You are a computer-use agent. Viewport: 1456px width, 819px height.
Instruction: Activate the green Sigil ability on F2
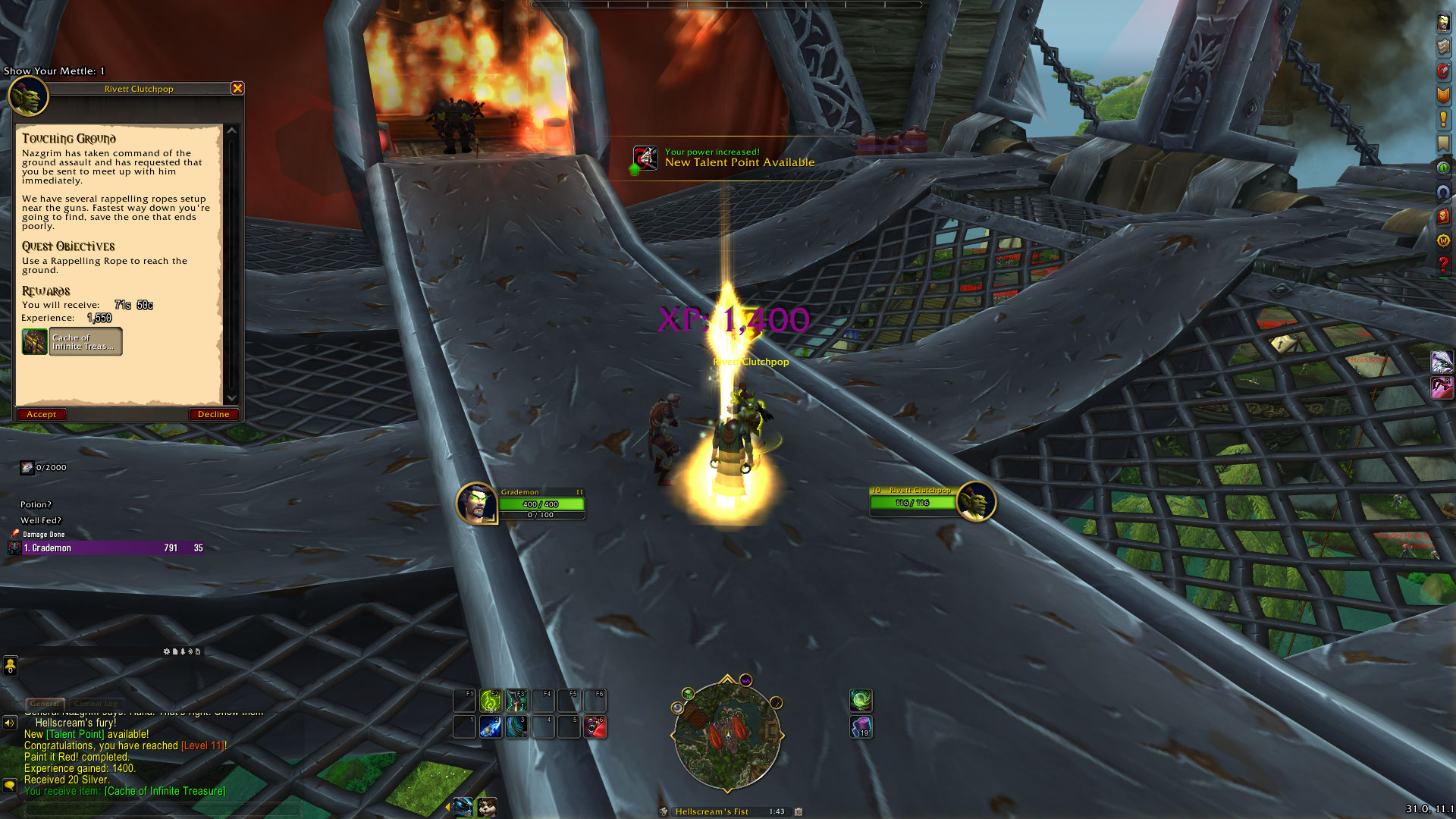tap(491, 700)
